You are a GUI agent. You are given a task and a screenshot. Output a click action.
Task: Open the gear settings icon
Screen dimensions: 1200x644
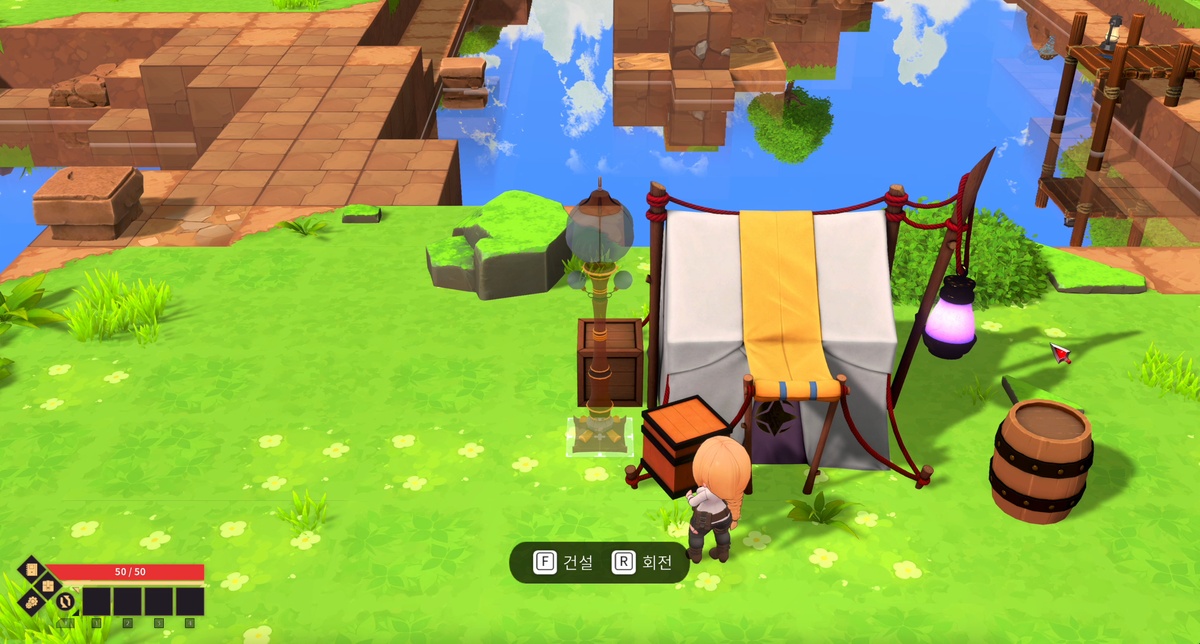pyautogui.click(x=32, y=602)
